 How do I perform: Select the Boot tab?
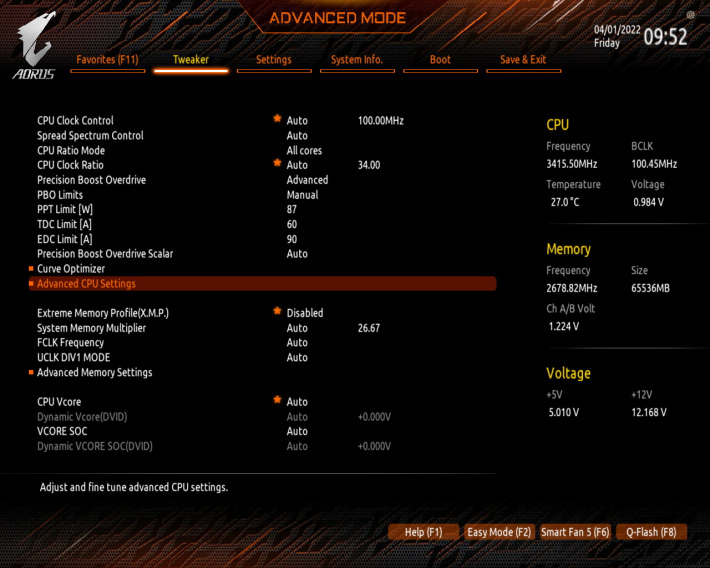[x=440, y=60]
